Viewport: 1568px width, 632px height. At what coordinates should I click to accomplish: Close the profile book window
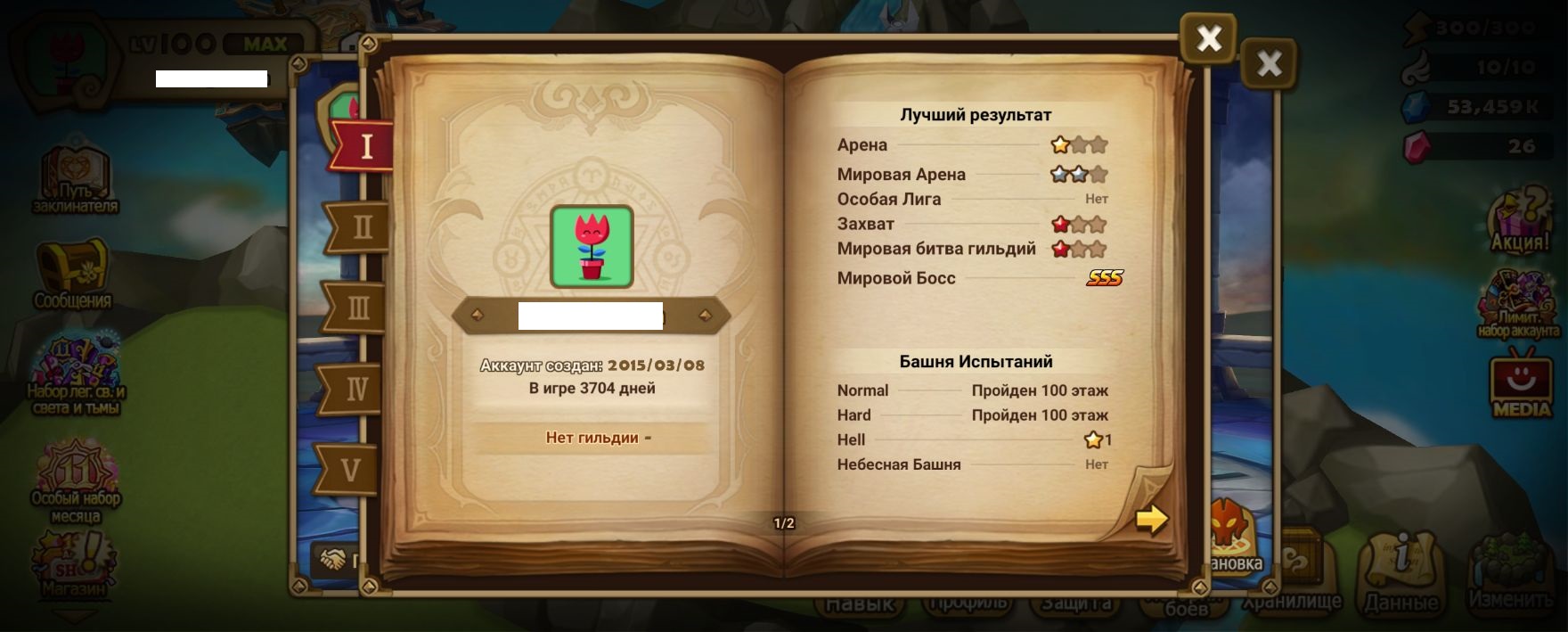(x=1208, y=38)
